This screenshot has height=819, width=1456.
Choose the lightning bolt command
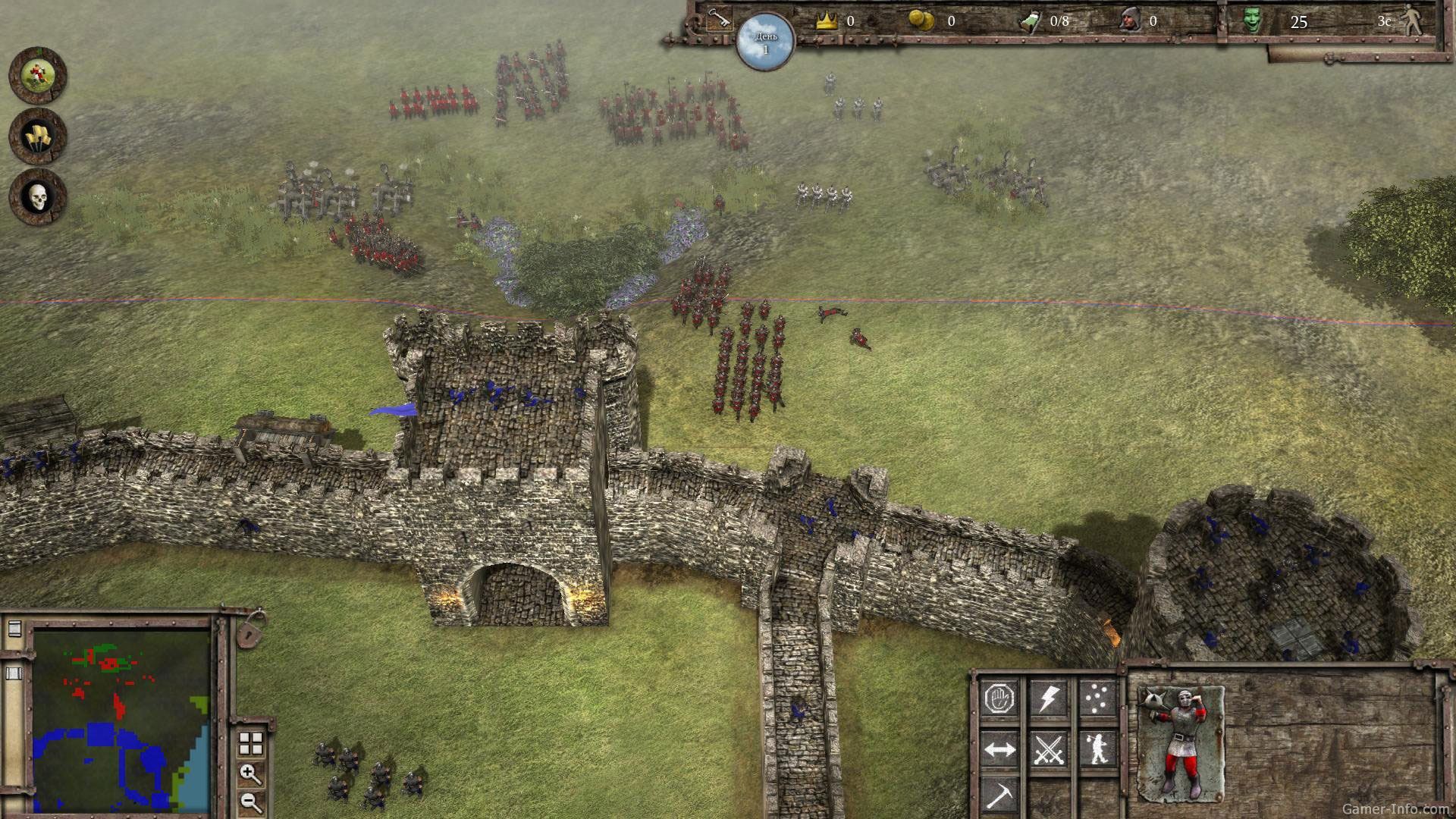1048,698
